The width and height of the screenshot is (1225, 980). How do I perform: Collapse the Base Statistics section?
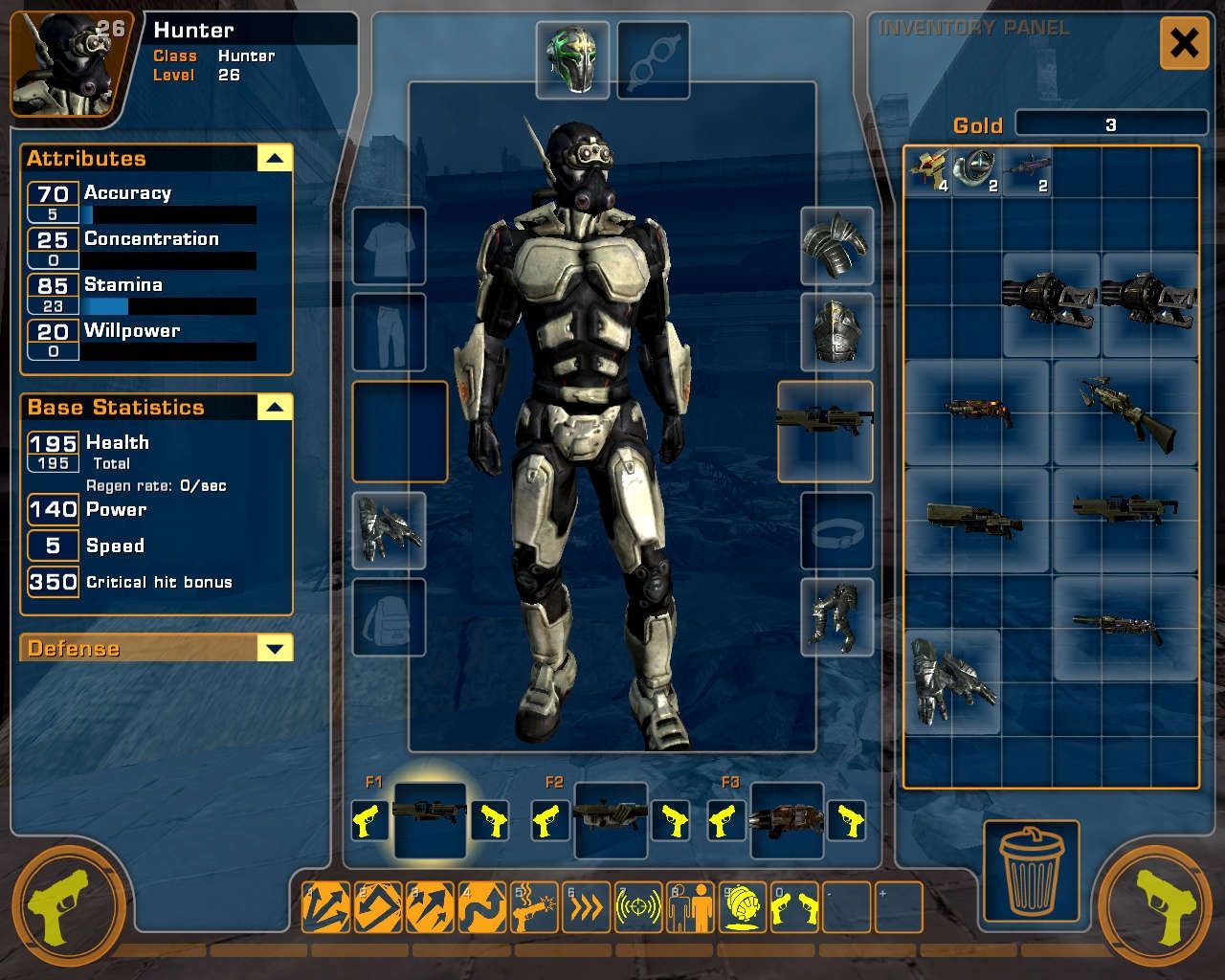[x=275, y=408]
